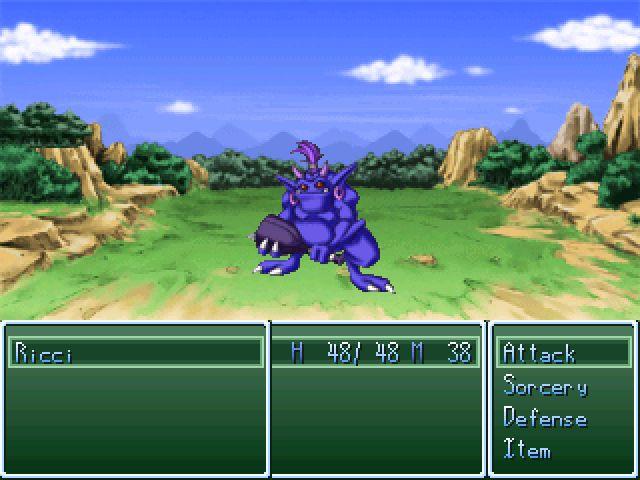Choose the Defense command

545,418
